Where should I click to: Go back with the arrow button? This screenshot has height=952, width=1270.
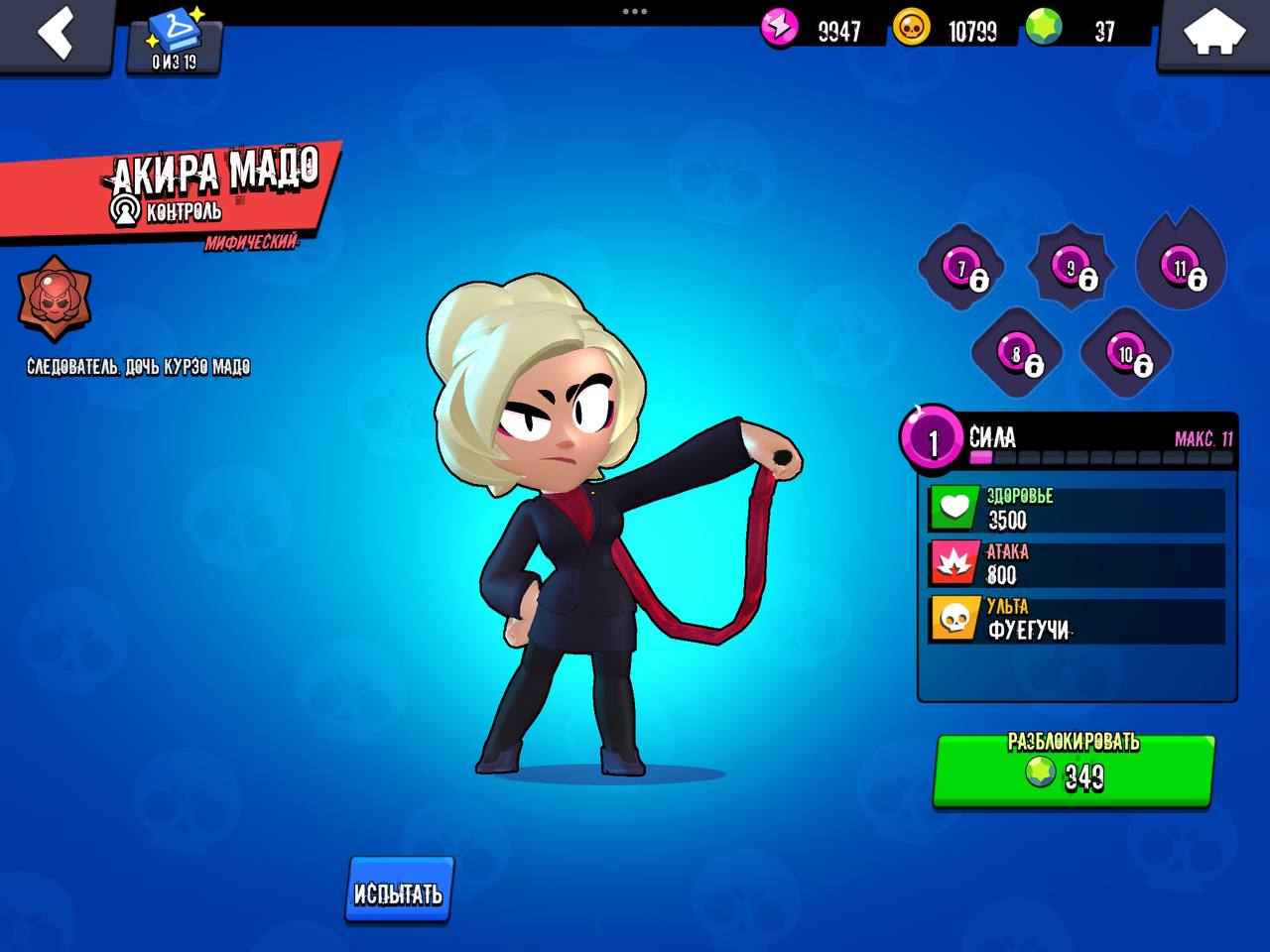pyautogui.click(x=56, y=34)
